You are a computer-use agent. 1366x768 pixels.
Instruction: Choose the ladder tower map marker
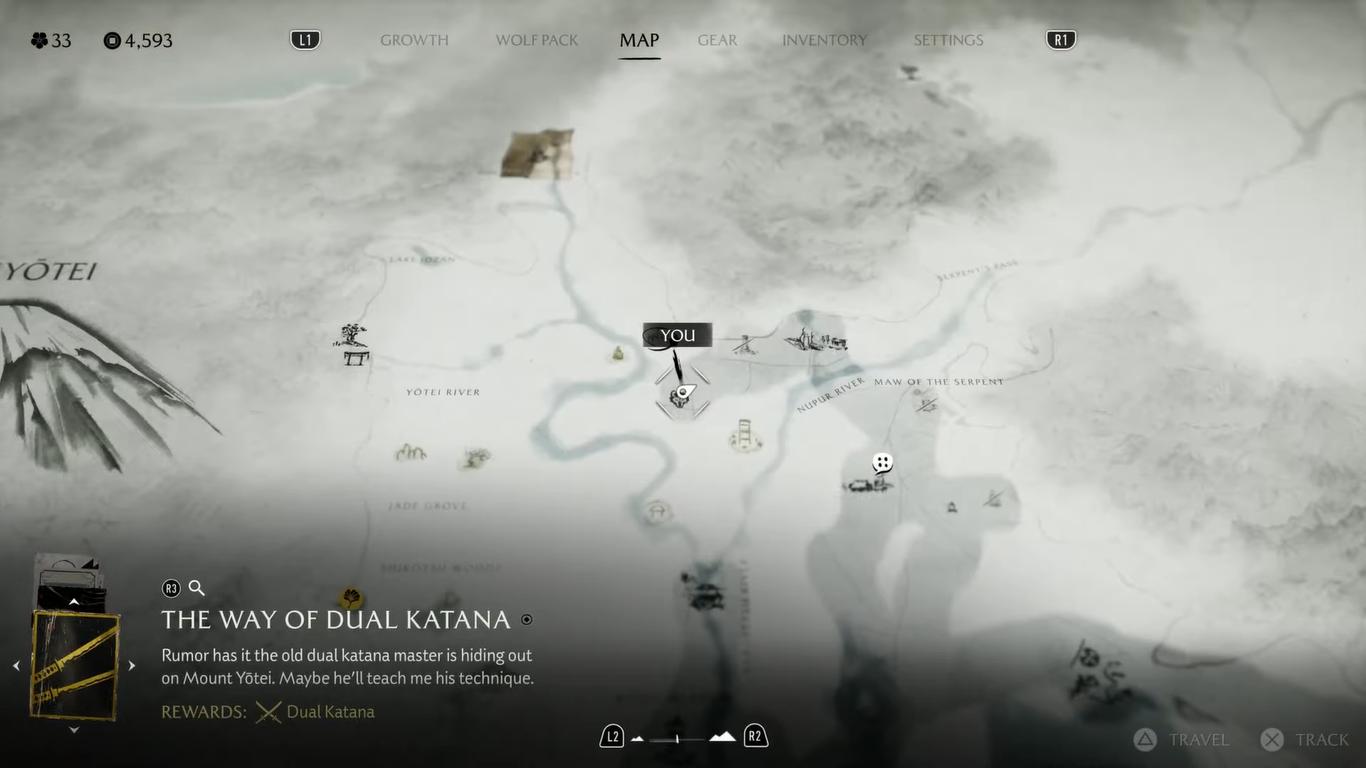tap(745, 435)
